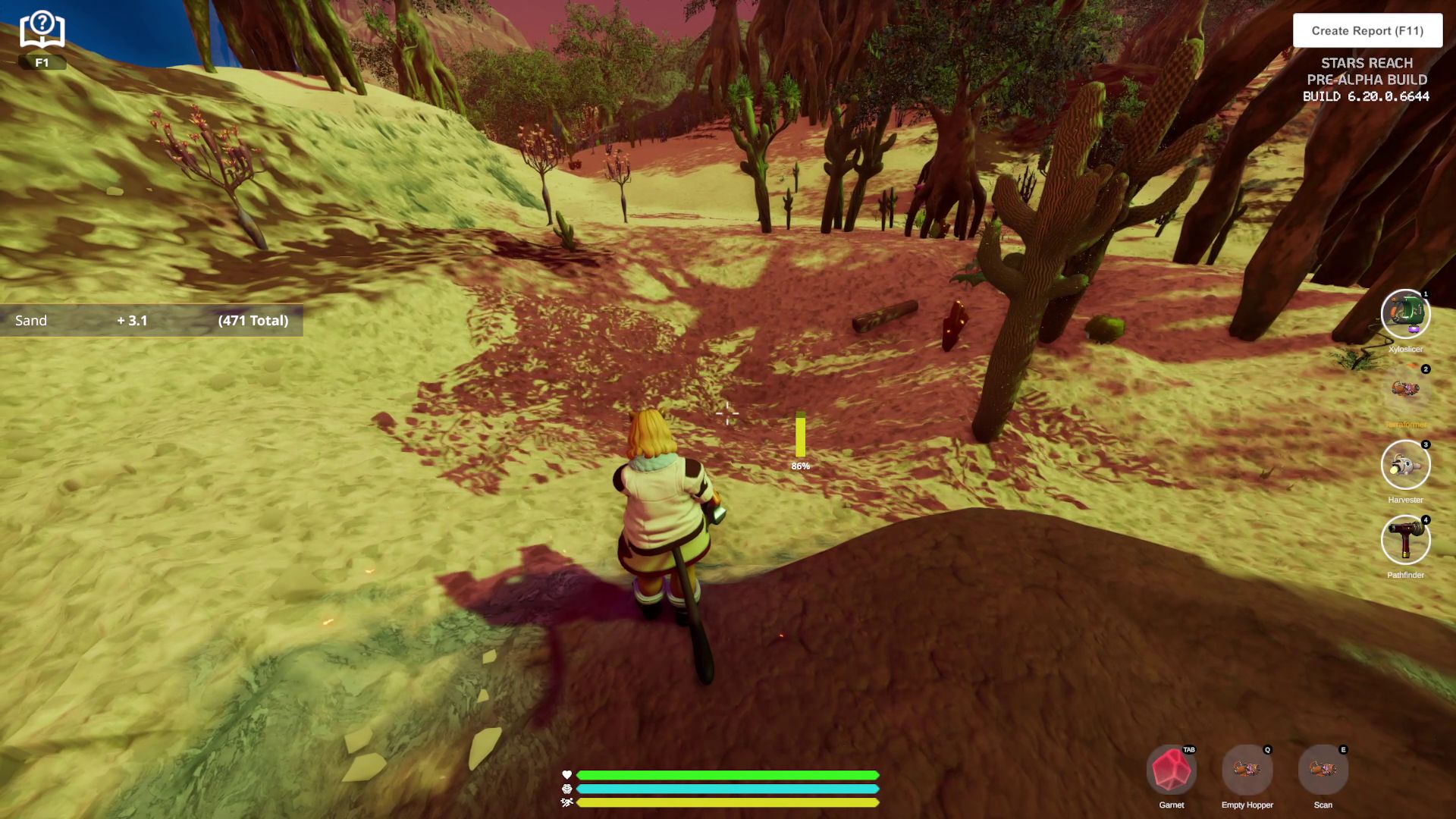Activate the Scan ability
1456x819 pixels.
pyautogui.click(x=1323, y=770)
